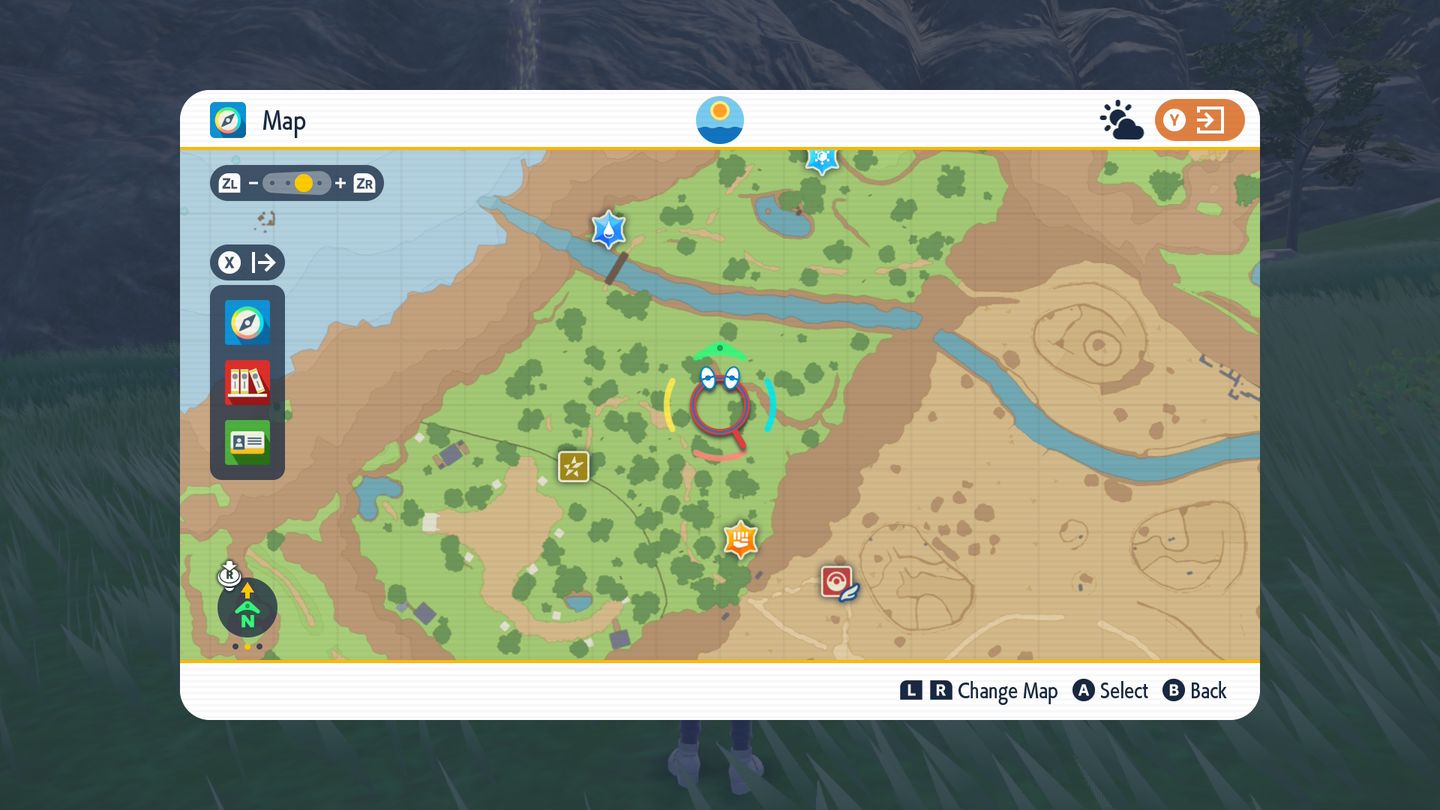Click the sunrise time-of-day icon
The width and height of the screenshot is (1440, 810).
[720, 120]
